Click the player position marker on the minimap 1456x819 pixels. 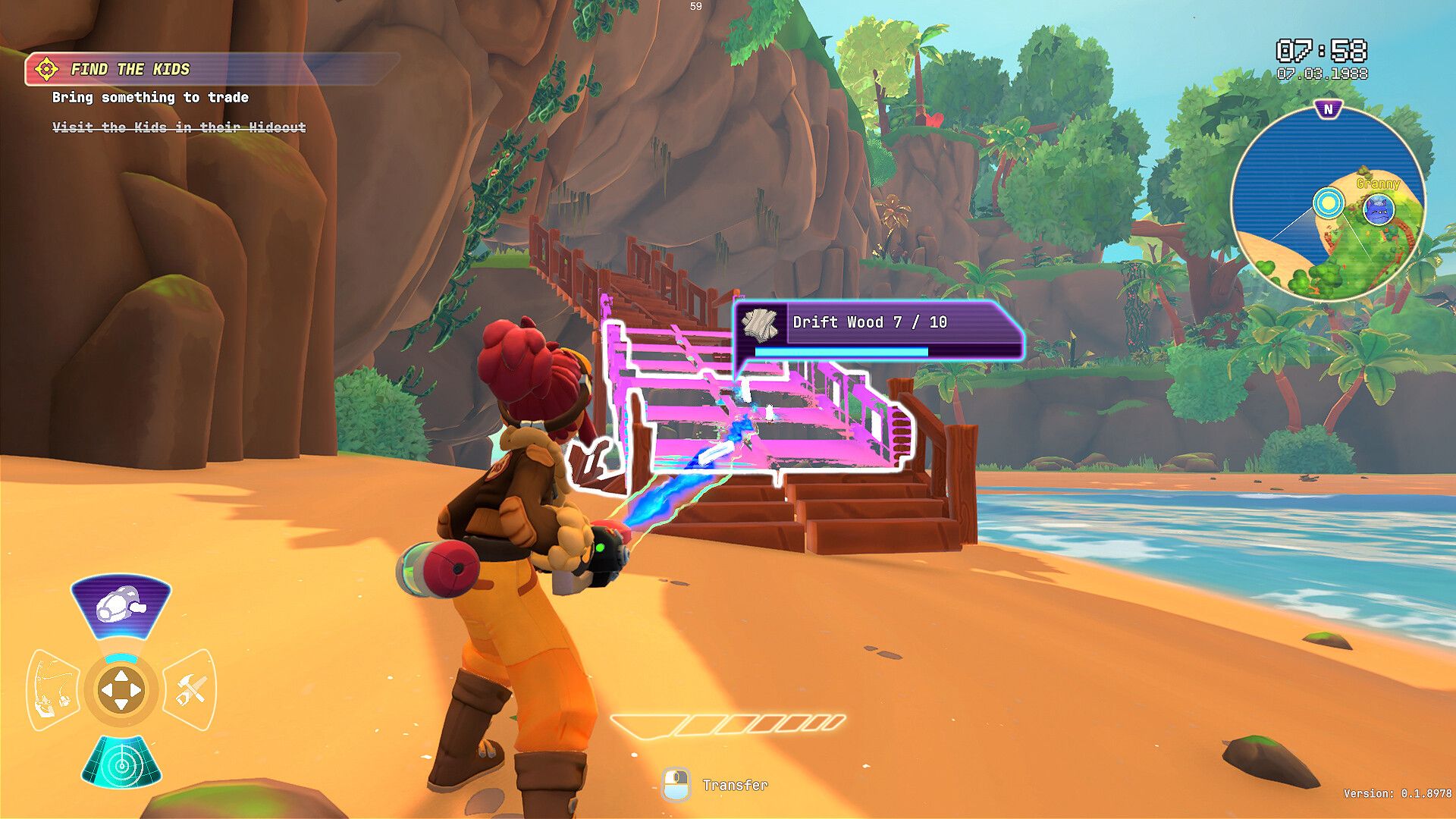(x=1329, y=202)
